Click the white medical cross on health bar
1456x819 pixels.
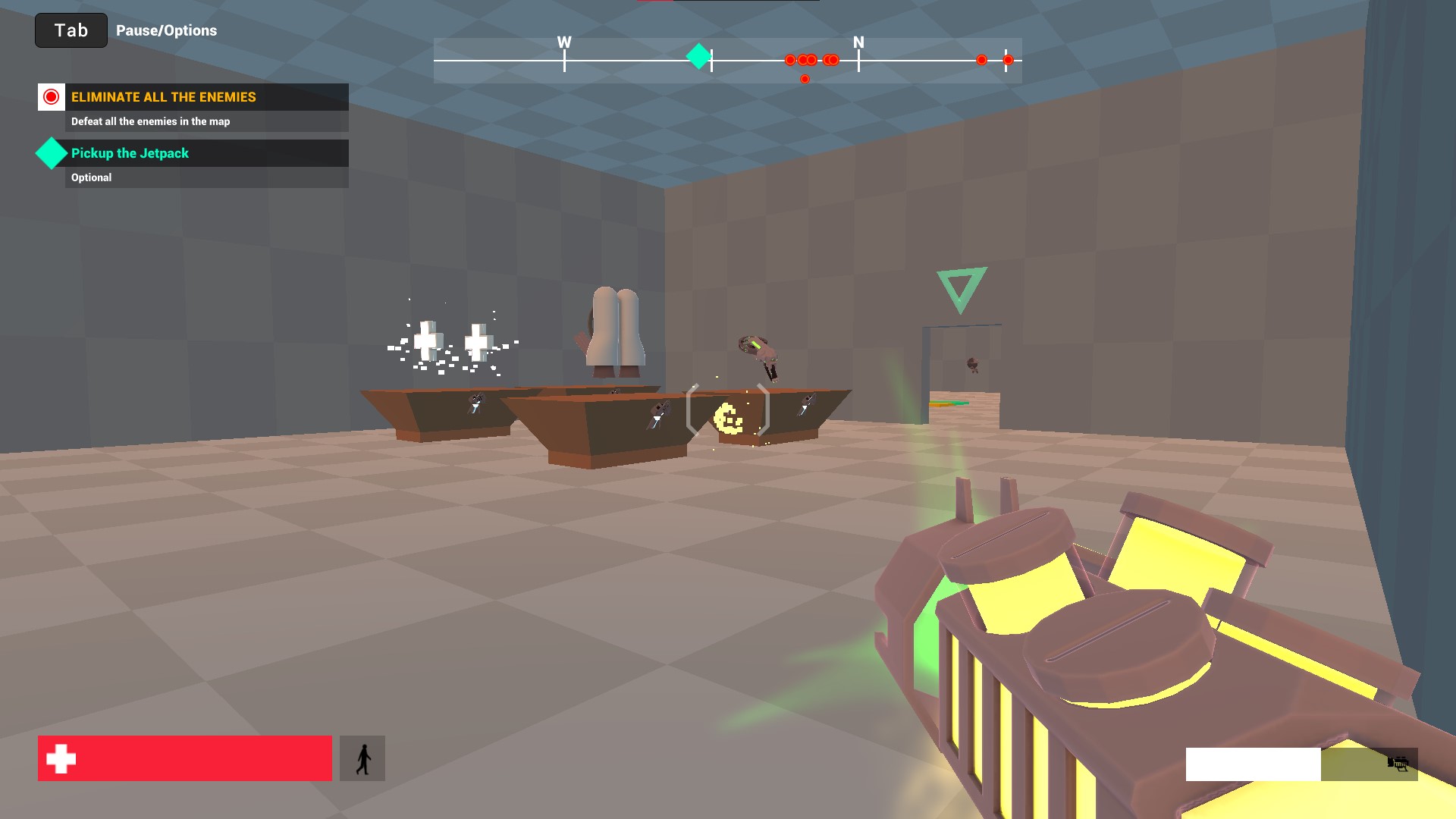tap(61, 756)
